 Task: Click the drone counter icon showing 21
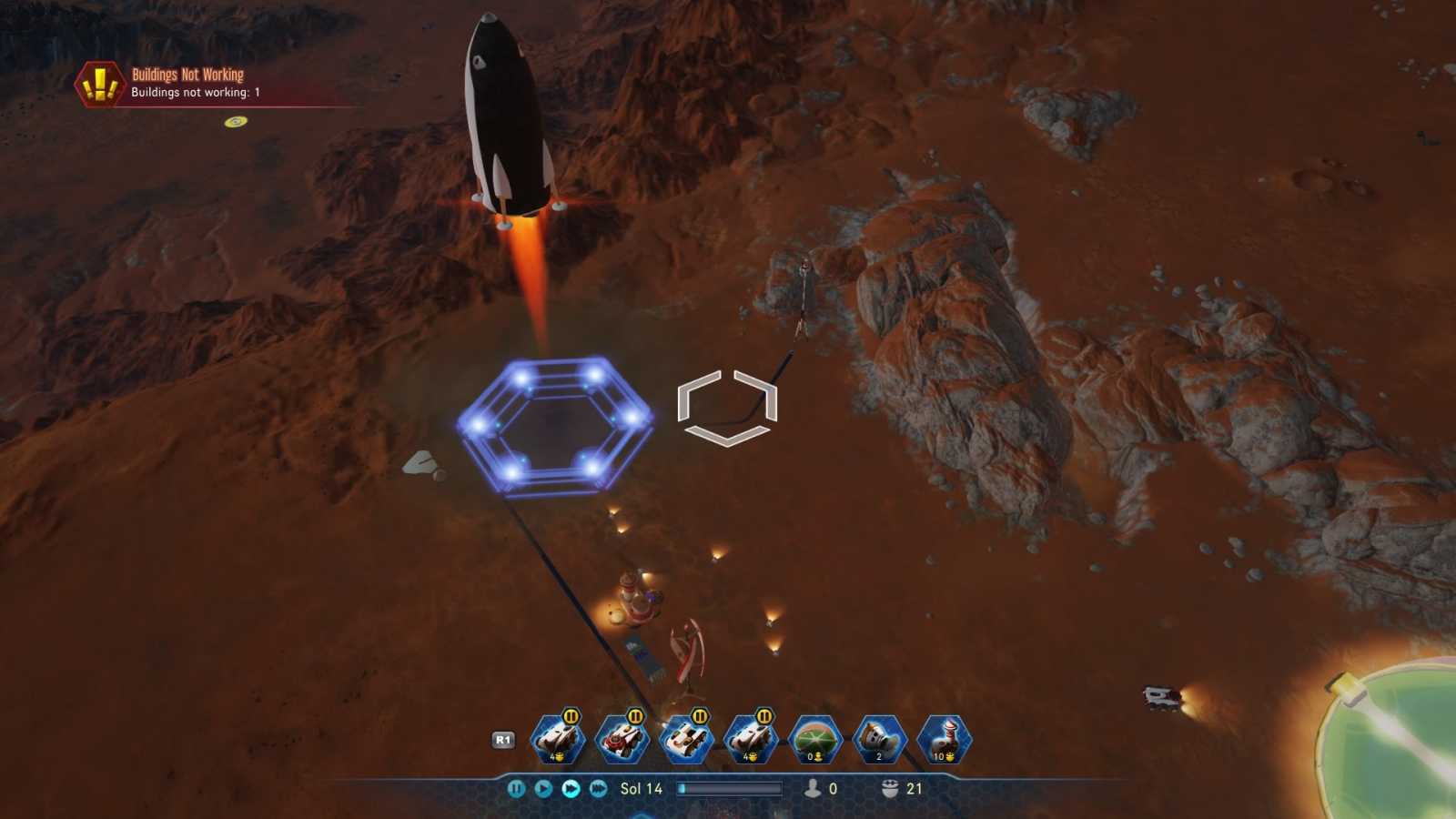[885, 789]
